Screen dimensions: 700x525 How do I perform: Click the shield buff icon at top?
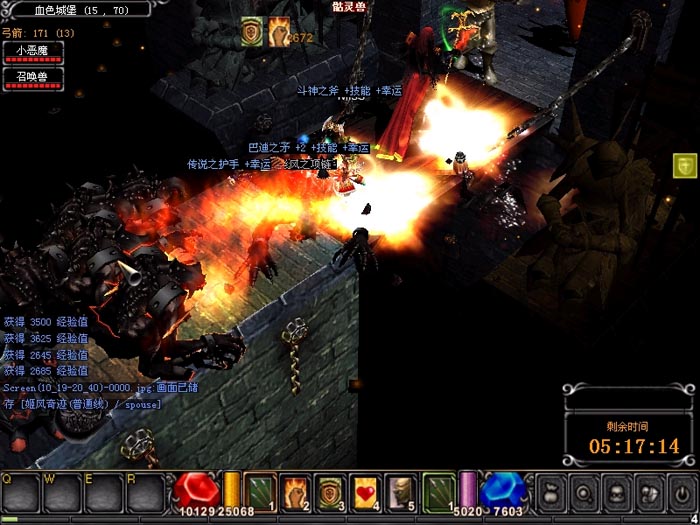pos(253,32)
